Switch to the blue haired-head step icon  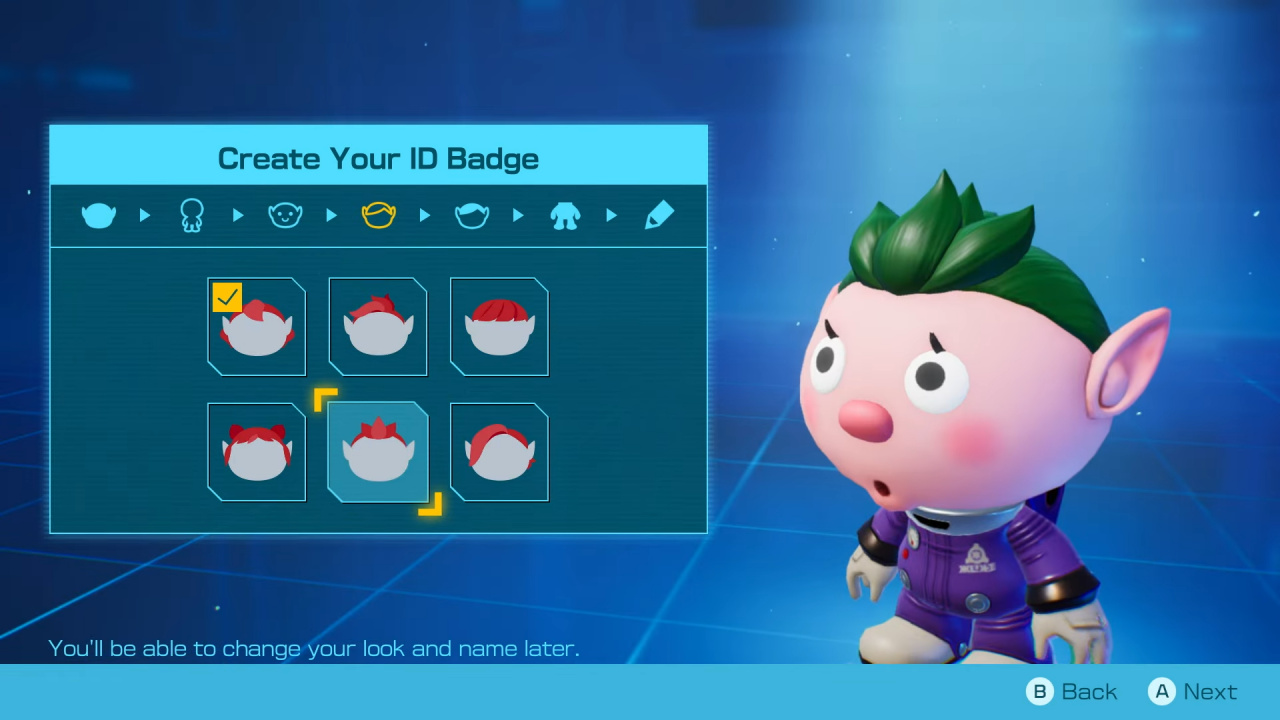[x=472, y=215]
